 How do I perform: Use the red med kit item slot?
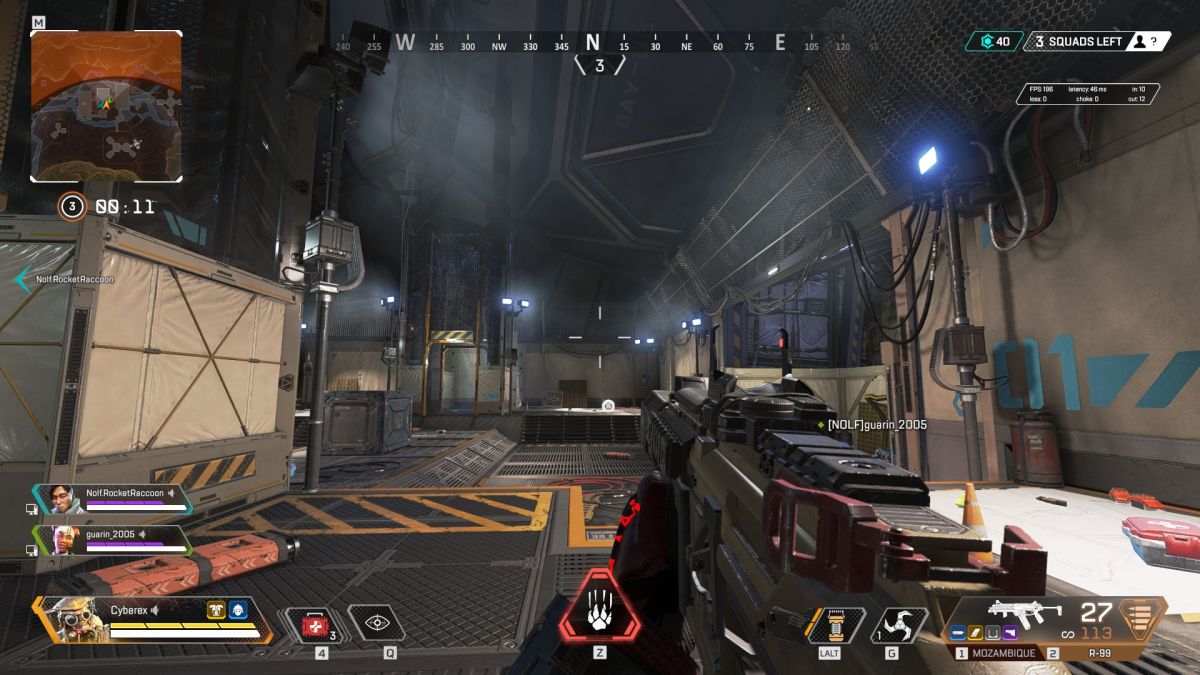[314, 624]
